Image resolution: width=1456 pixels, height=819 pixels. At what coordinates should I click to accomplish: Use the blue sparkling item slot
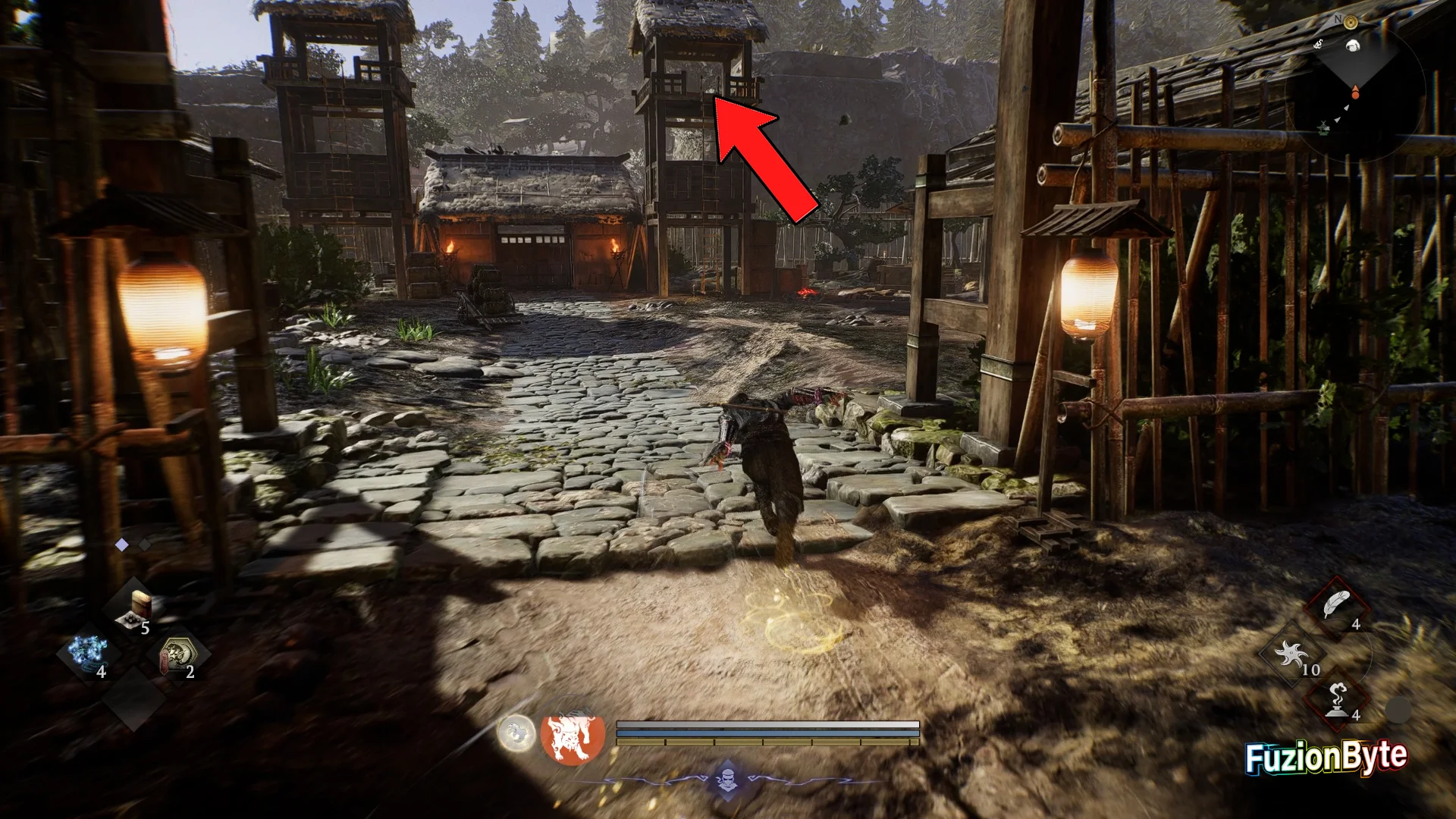(x=87, y=654)
